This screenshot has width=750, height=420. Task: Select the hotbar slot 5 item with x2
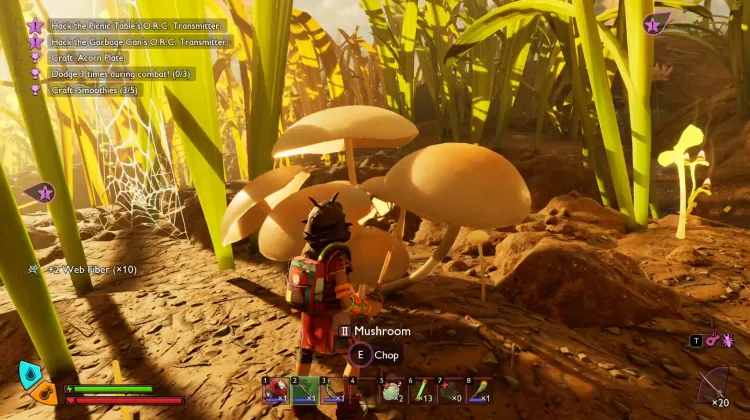coord(391,390)
